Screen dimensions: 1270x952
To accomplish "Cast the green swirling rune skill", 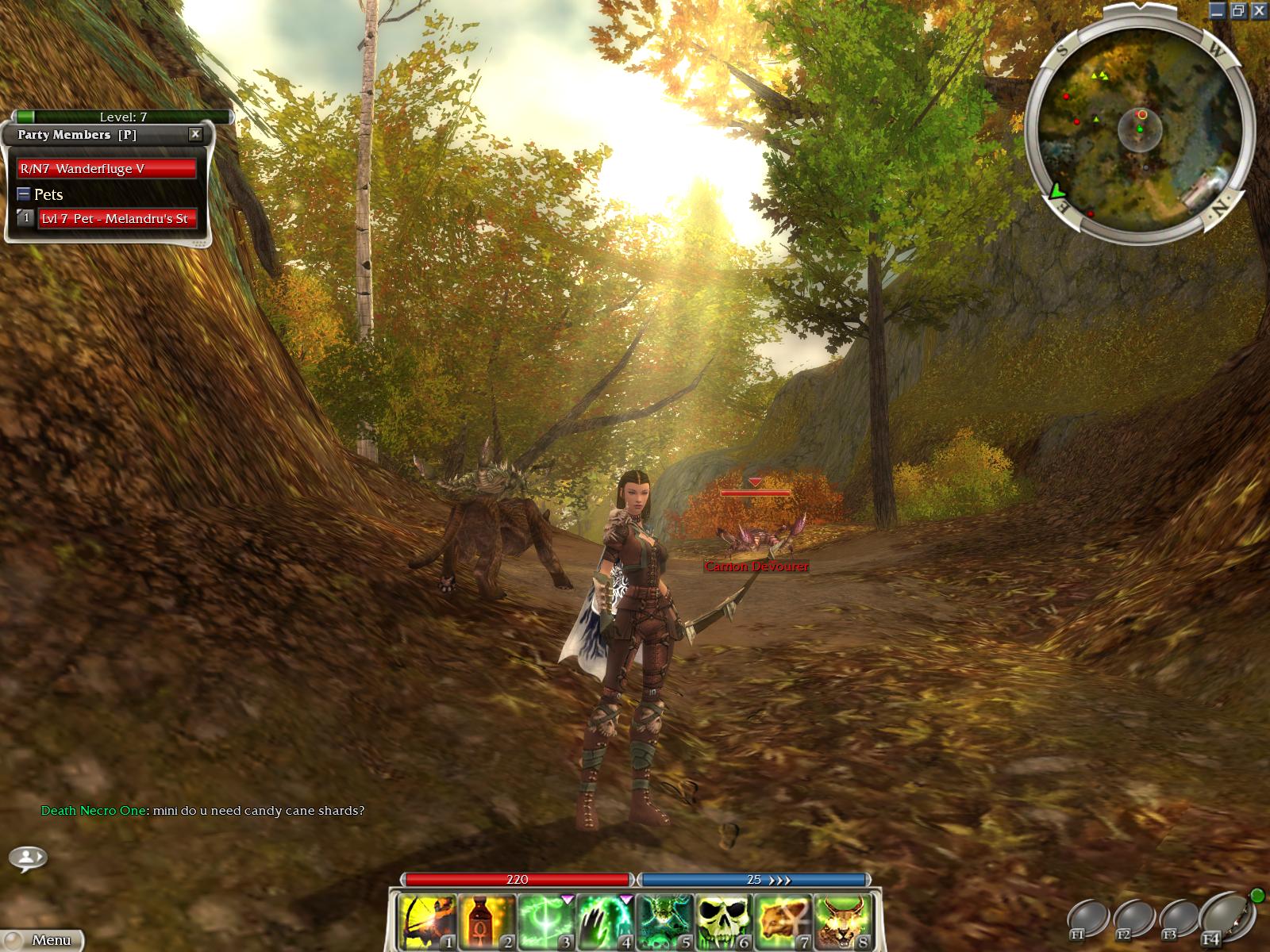I will click(548, 922).
